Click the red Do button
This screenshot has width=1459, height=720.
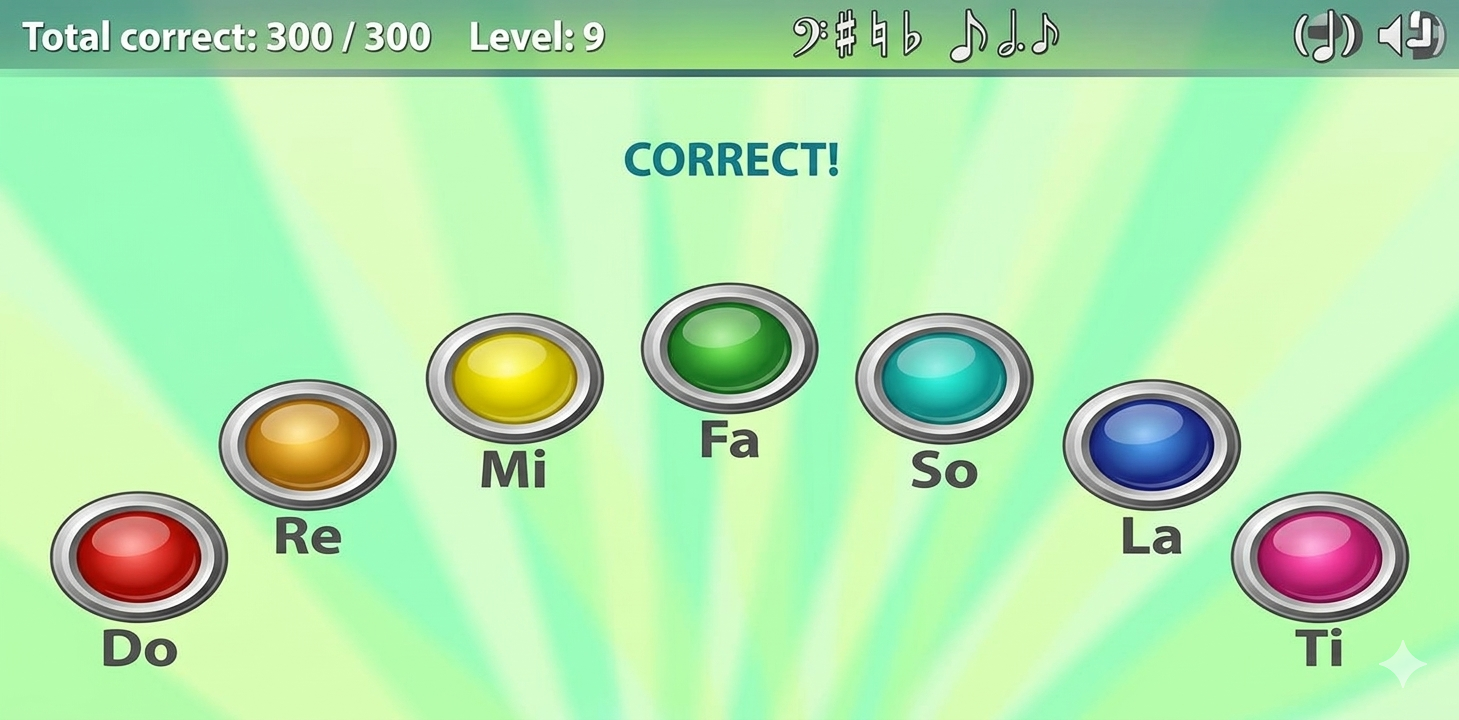(139, 556)
